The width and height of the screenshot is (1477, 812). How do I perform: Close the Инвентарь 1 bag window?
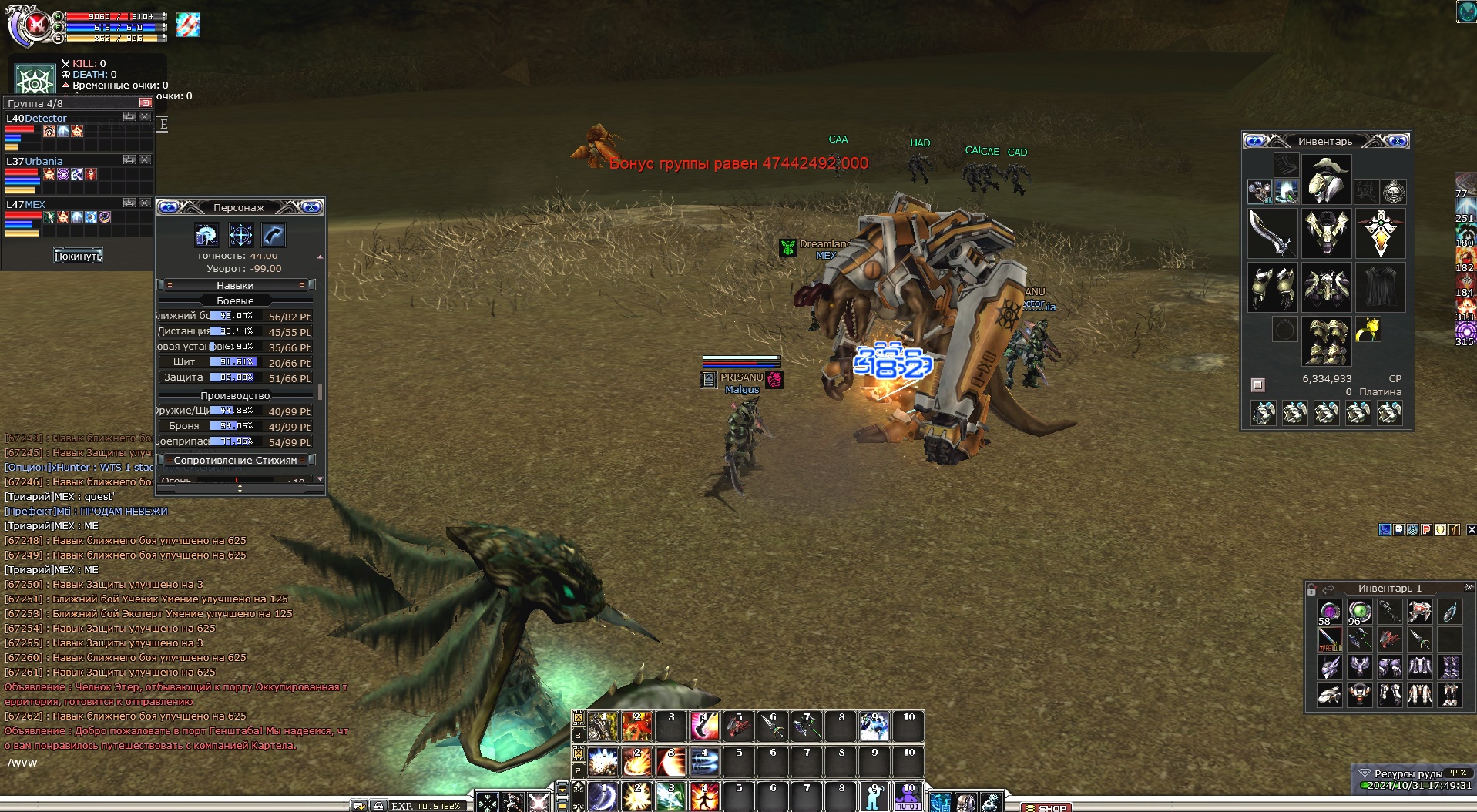1469,588
